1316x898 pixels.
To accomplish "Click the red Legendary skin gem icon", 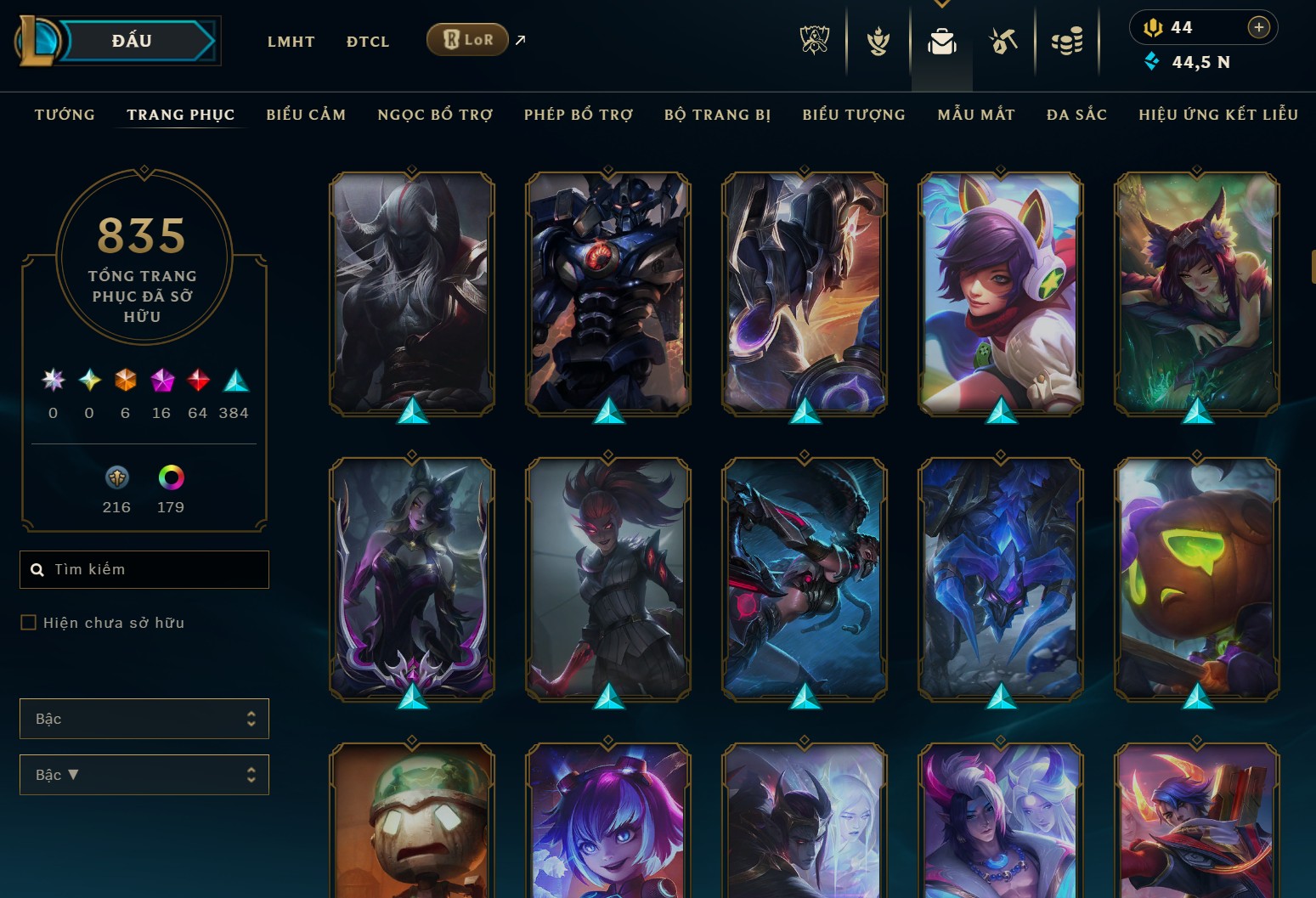I will (x=198, y=381).
